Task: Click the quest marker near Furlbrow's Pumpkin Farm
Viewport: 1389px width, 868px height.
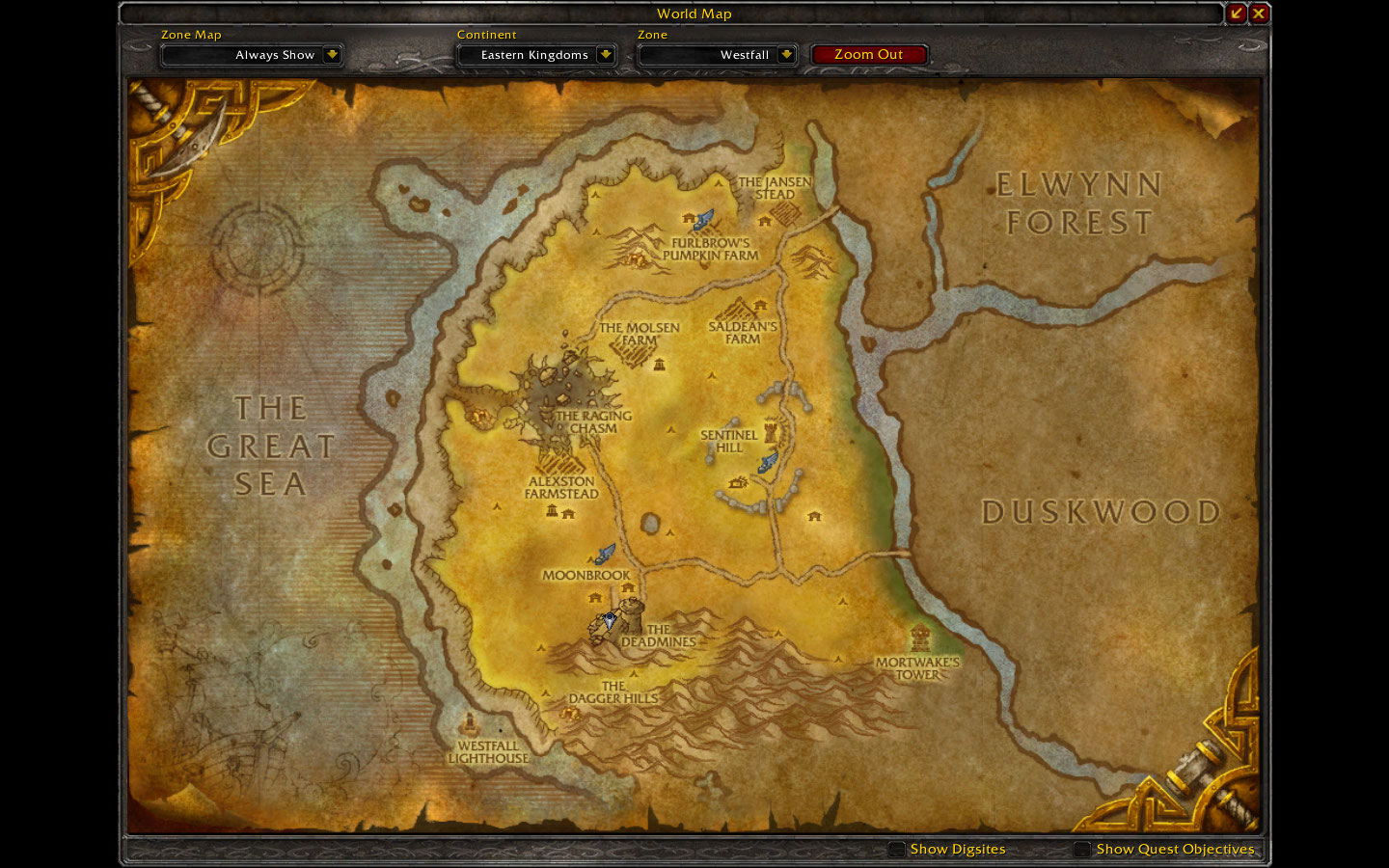Action: (701, 219)
